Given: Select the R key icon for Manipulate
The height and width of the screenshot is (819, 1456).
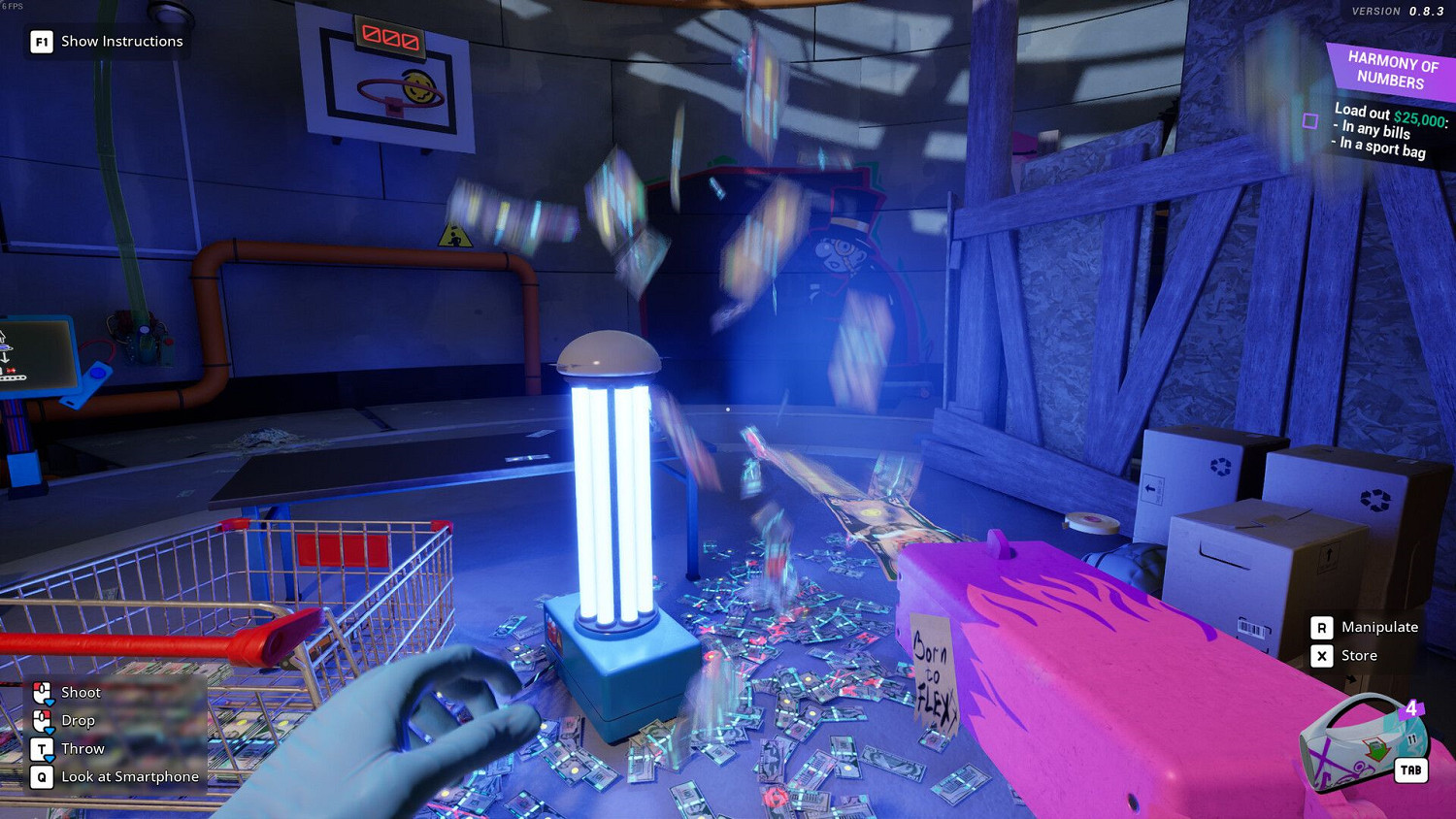Looking at the screenshot, I should pos(1322,627).
